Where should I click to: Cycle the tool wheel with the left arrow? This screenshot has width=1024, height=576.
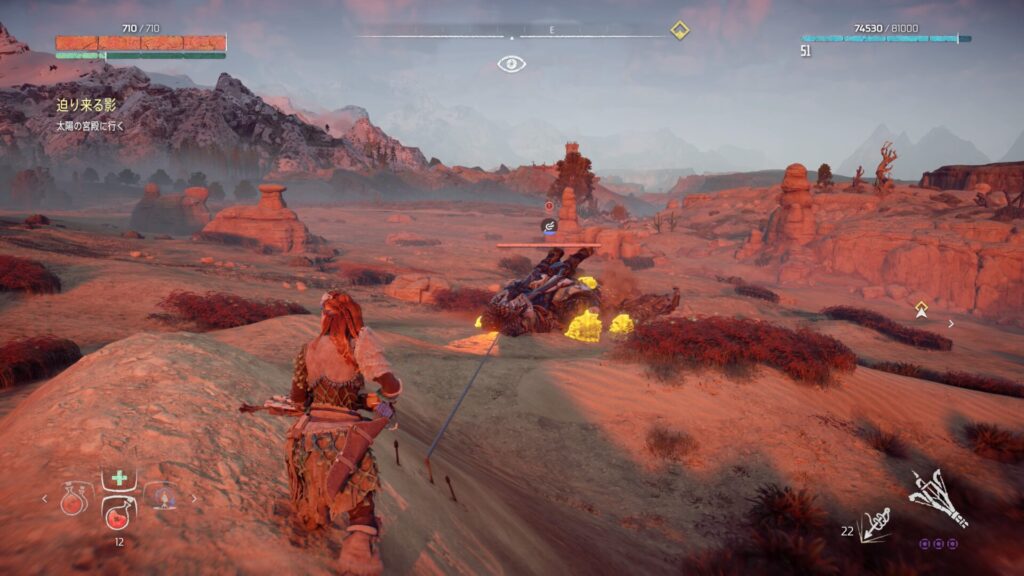click(44, 498)
